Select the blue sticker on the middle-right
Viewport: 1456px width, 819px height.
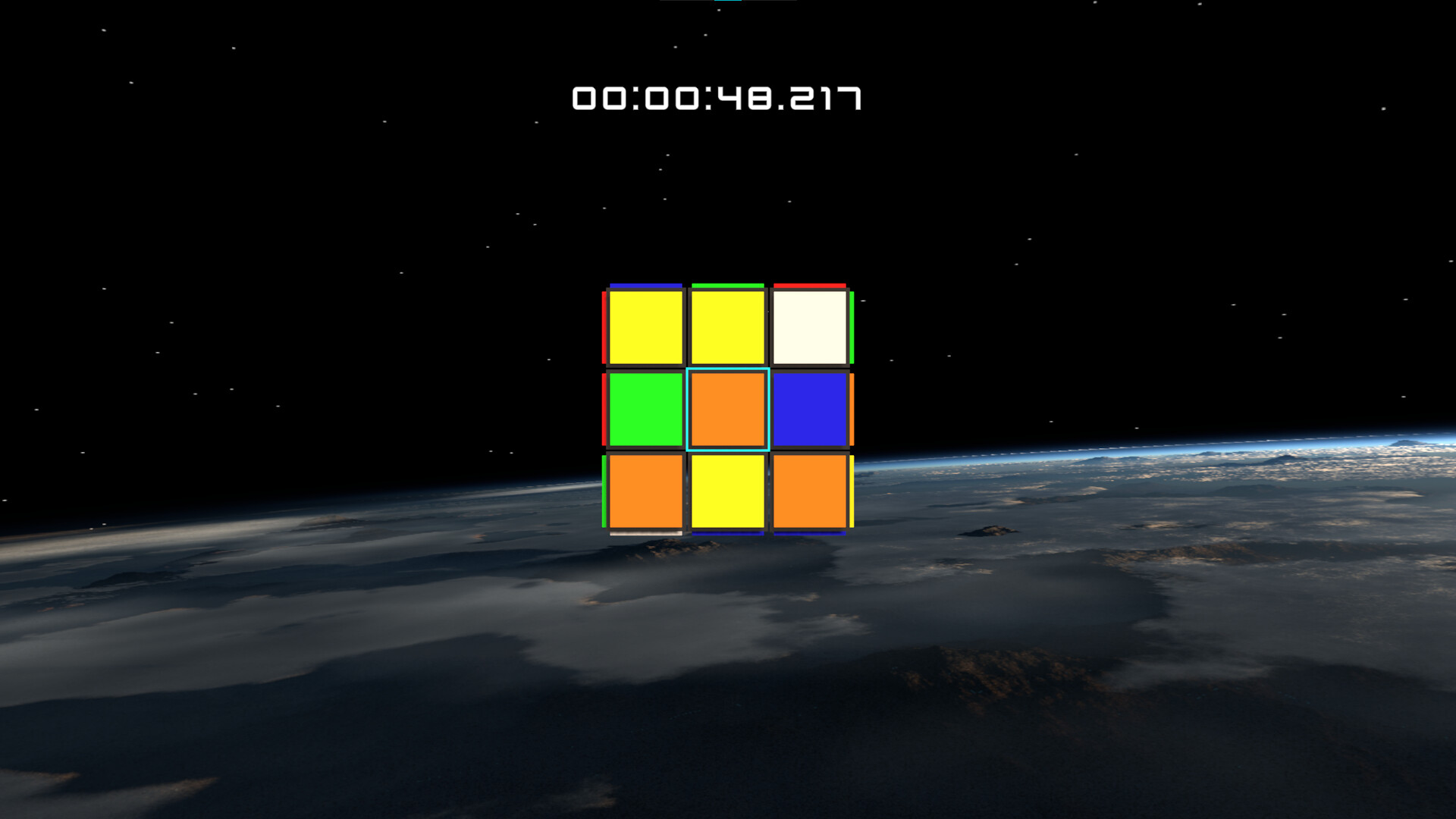pos(808,409)
